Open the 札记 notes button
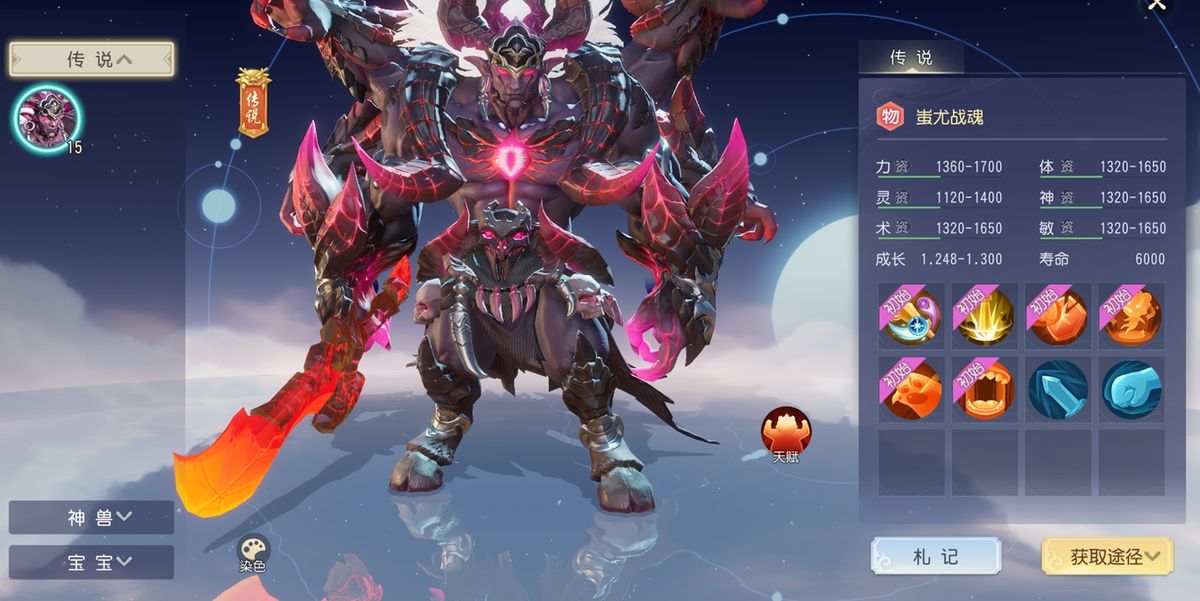The height and width of the screenshot is (601, 1200). click(x=935, y=556)
